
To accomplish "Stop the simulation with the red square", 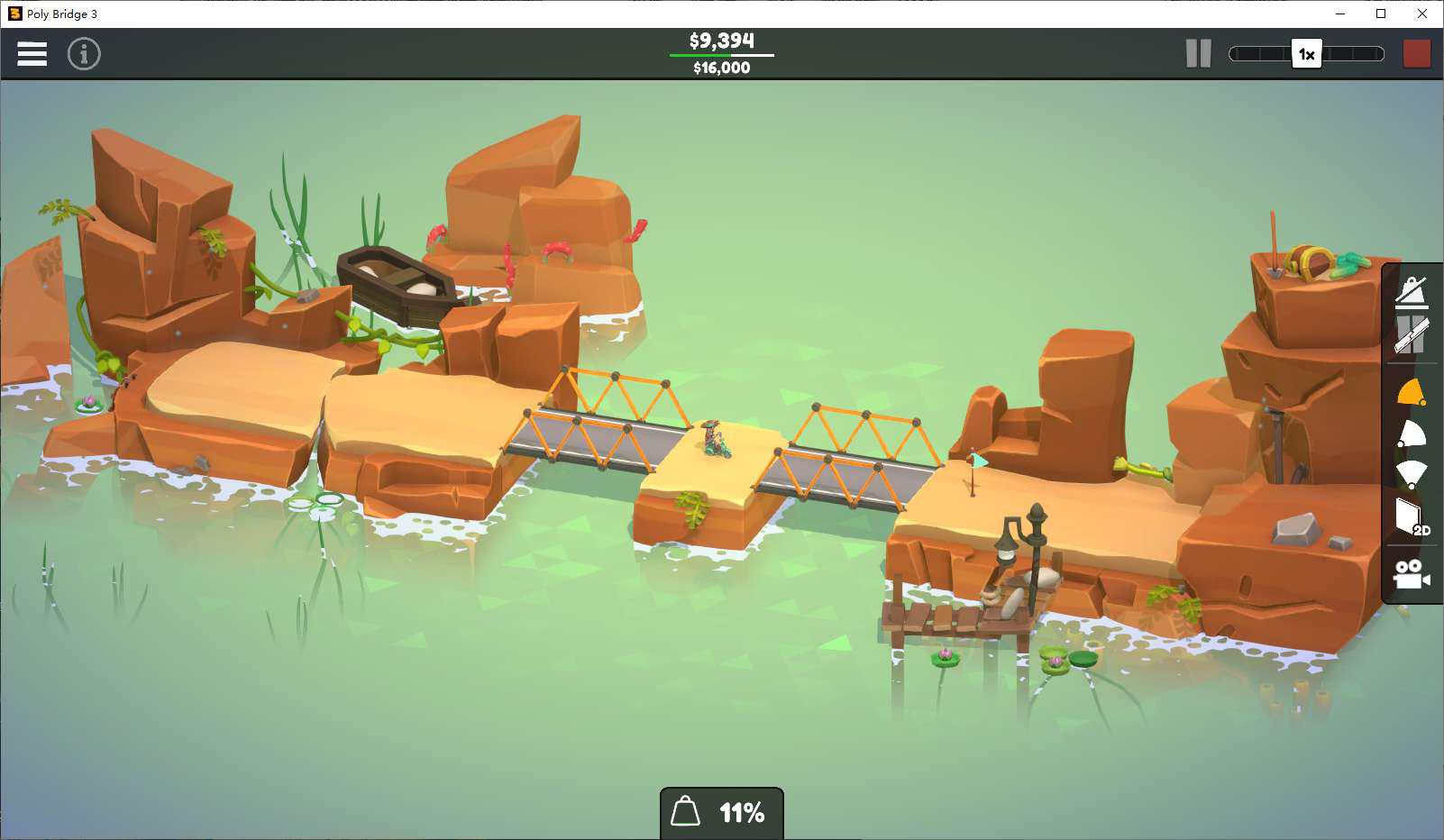I will point(1417,54).
